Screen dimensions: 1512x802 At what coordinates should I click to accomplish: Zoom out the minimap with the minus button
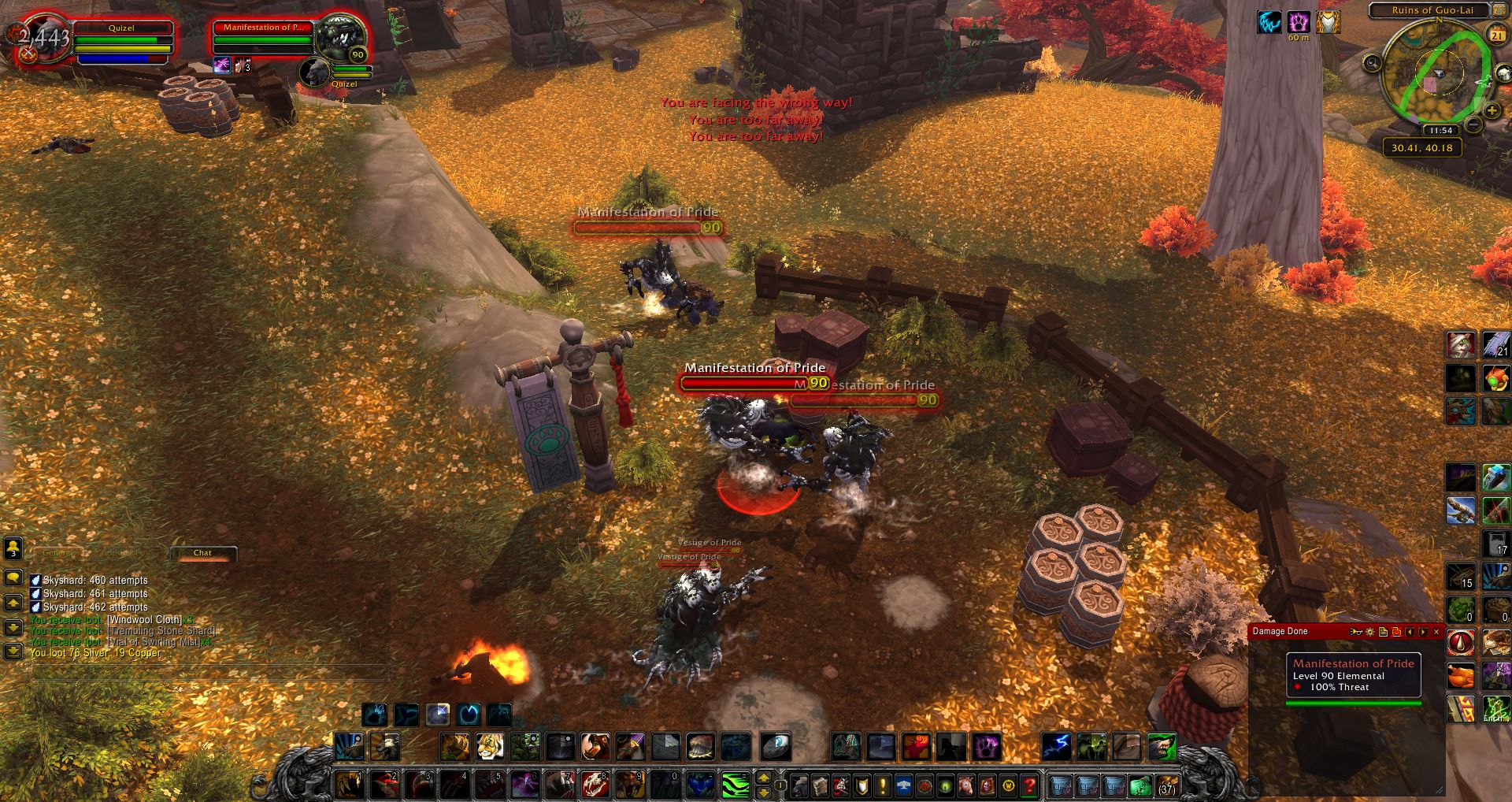[x=1473, y=124]
